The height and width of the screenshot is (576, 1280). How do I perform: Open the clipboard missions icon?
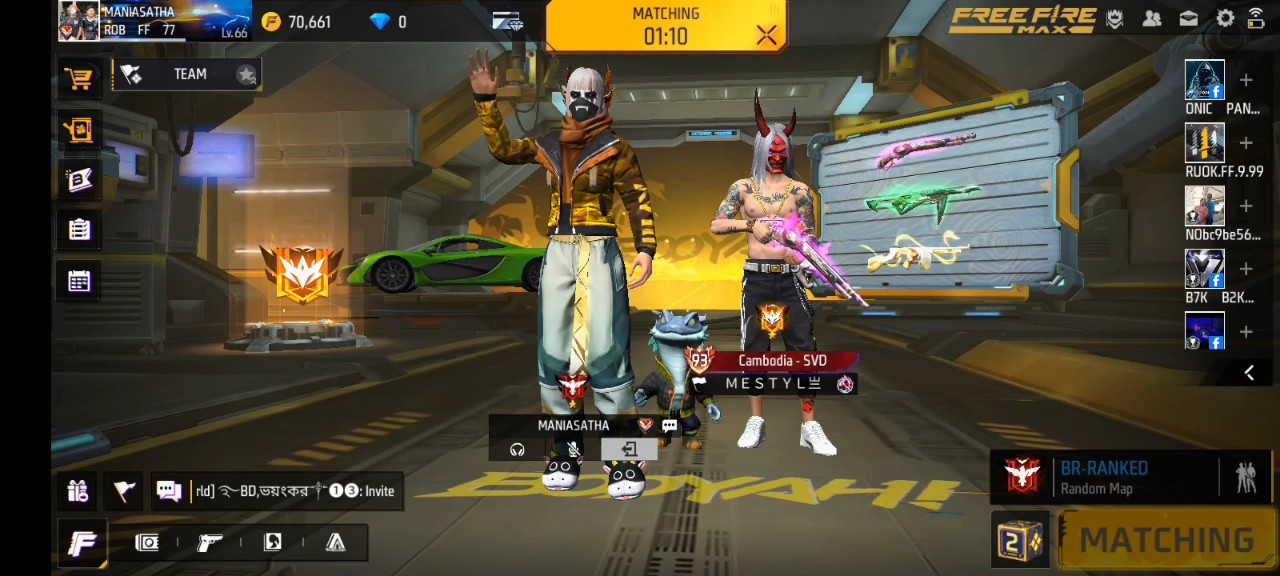(79, 230)
